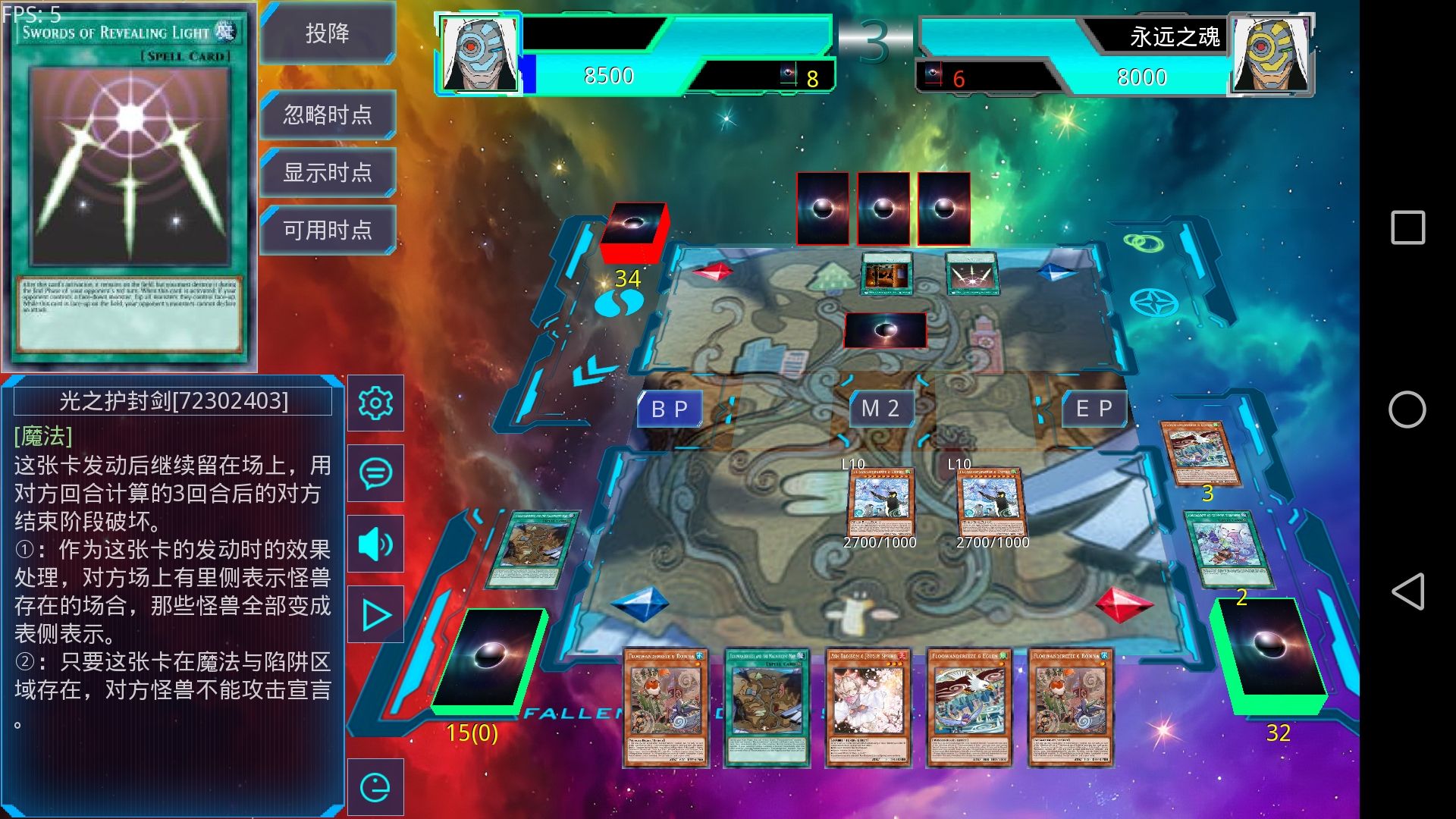The width and height of the screenshot is (1456, 819).
Task: Inspect opponent's Swords of Revealing Light on field
Action: (971, 274)
